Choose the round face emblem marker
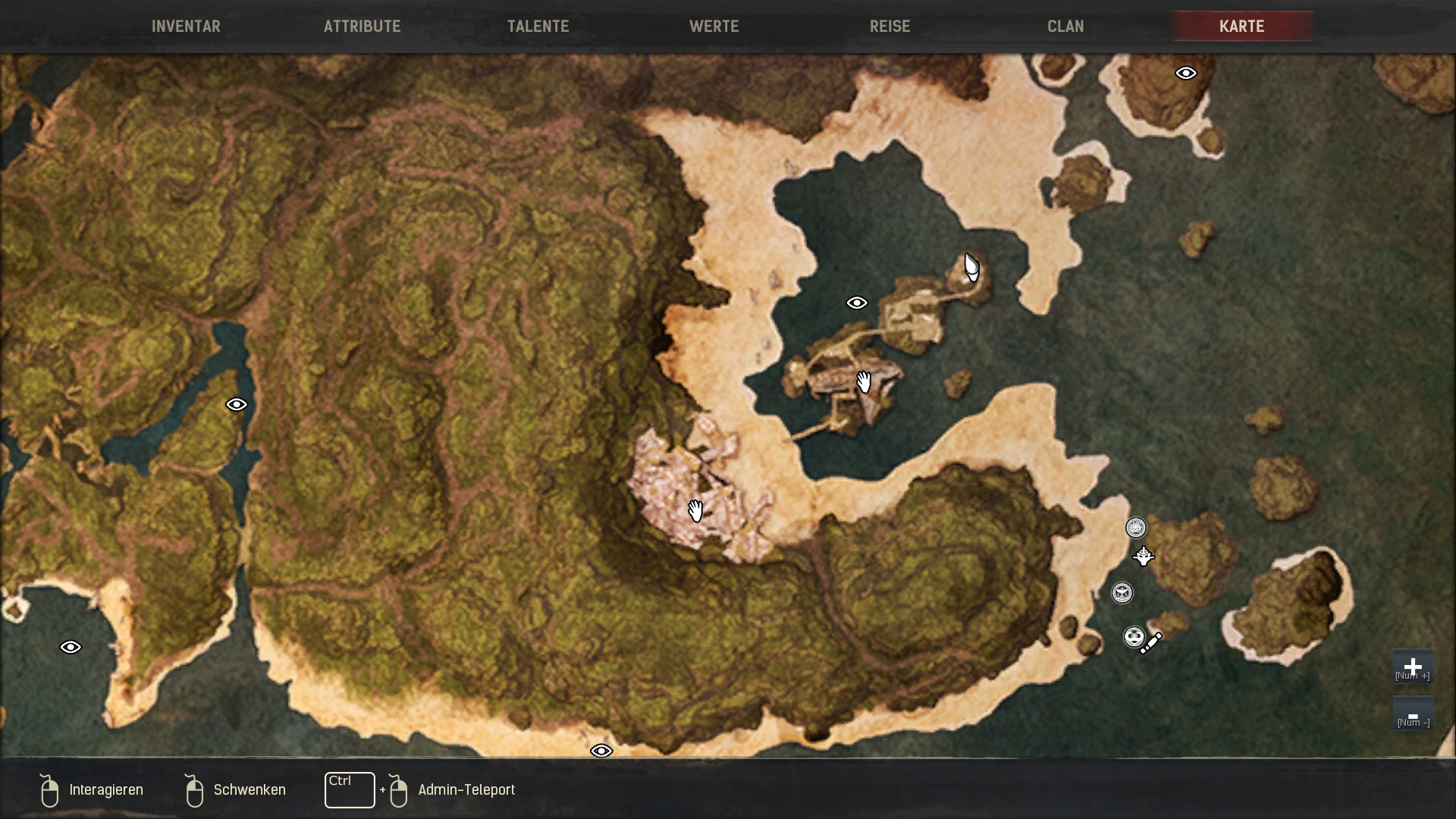Screen dimensions: 1456x819 (x=1133, y=636)
